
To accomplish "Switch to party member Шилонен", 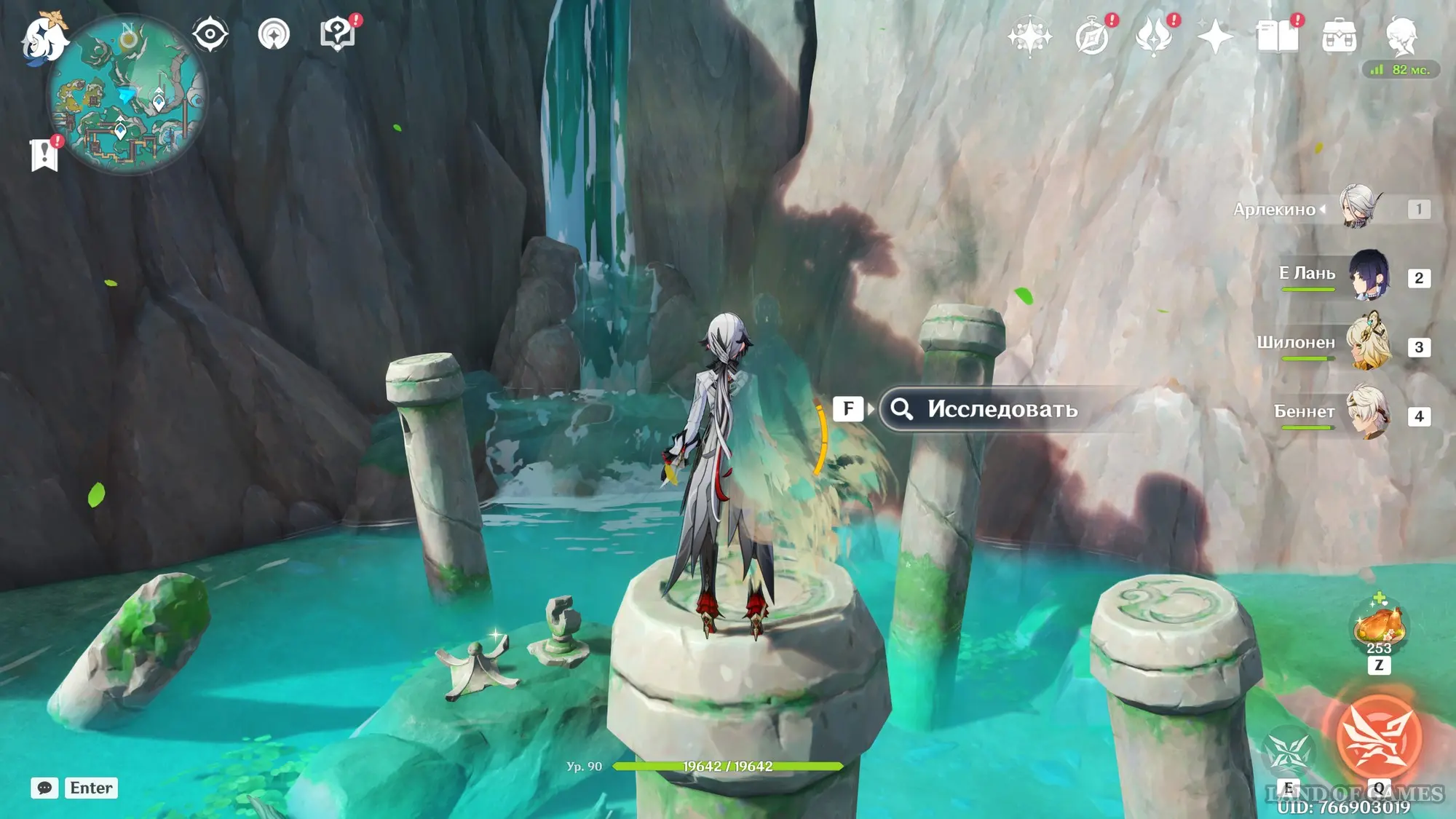I will tap(1368, 344).
